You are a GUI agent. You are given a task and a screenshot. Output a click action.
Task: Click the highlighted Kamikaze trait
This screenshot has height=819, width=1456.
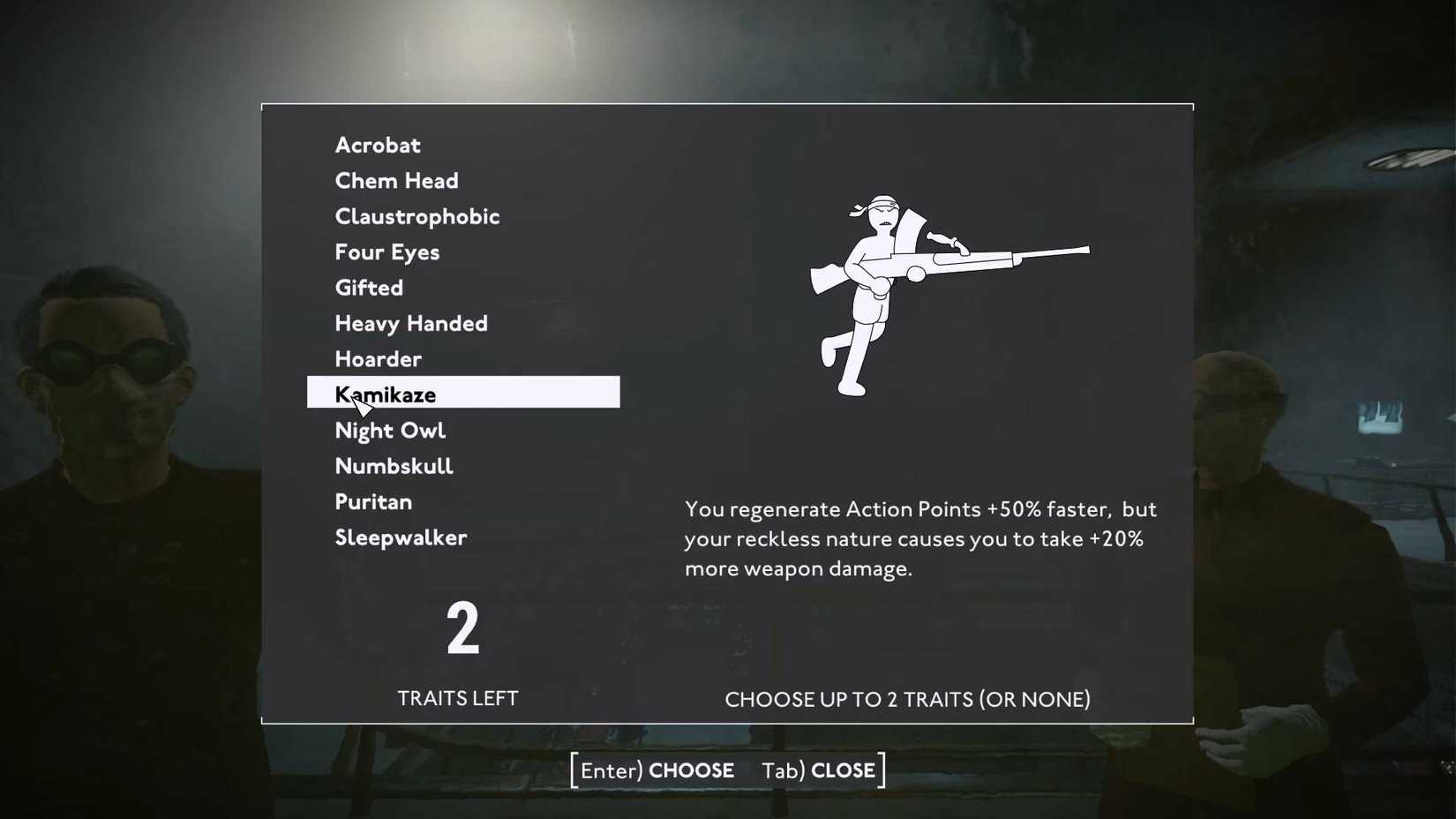(x=385, y=394)
